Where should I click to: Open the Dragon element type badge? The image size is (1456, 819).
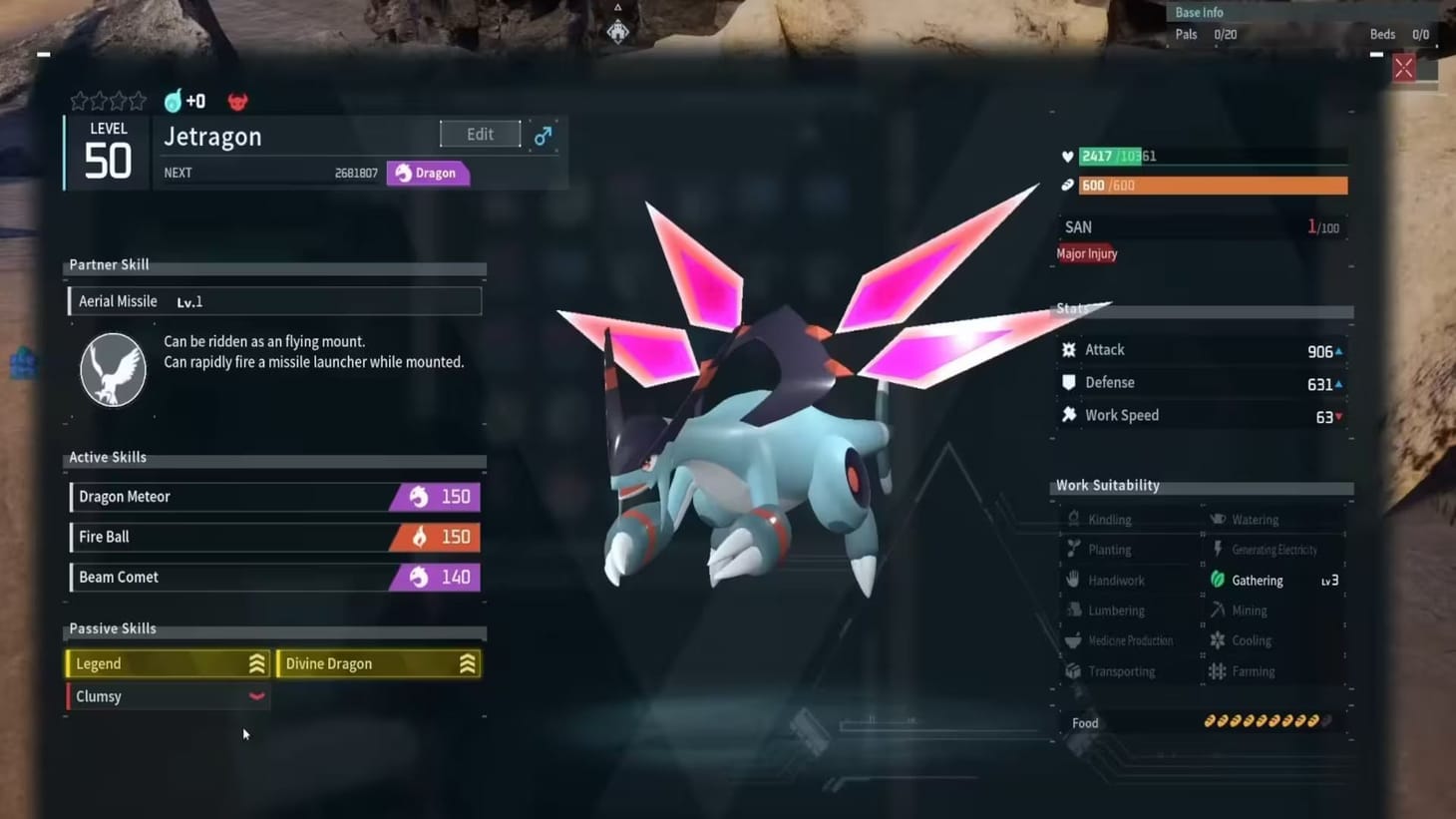pos(428,173)
